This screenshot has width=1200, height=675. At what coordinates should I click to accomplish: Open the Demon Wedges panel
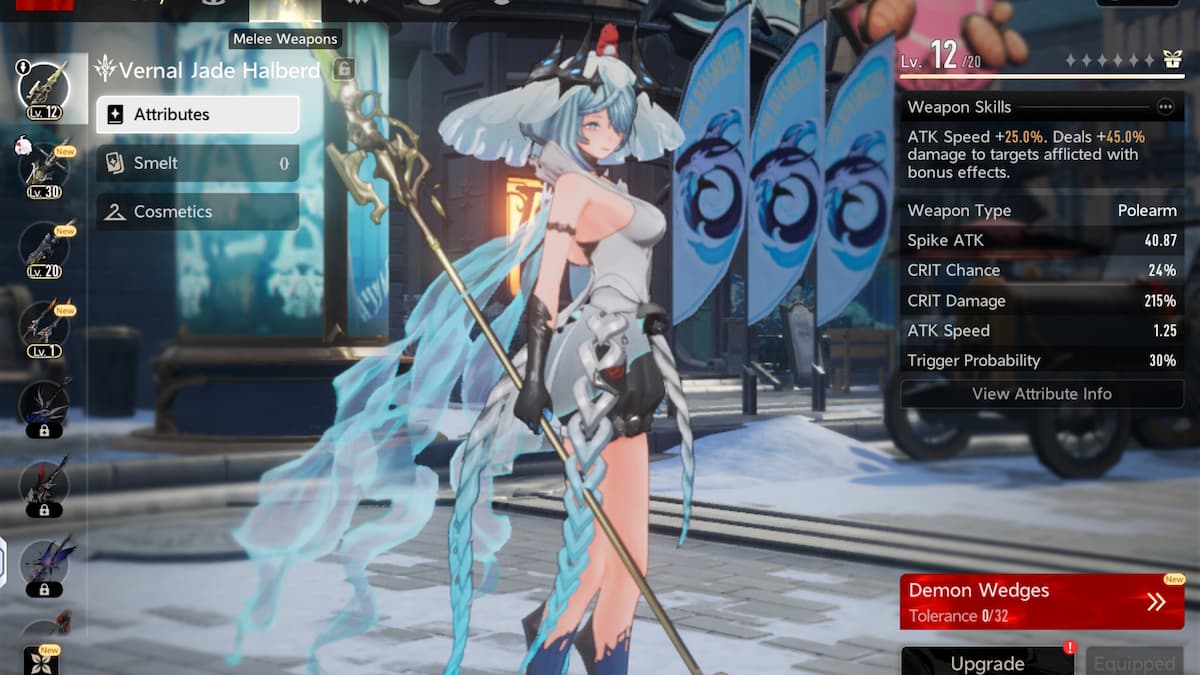(x=1041, y=602)
